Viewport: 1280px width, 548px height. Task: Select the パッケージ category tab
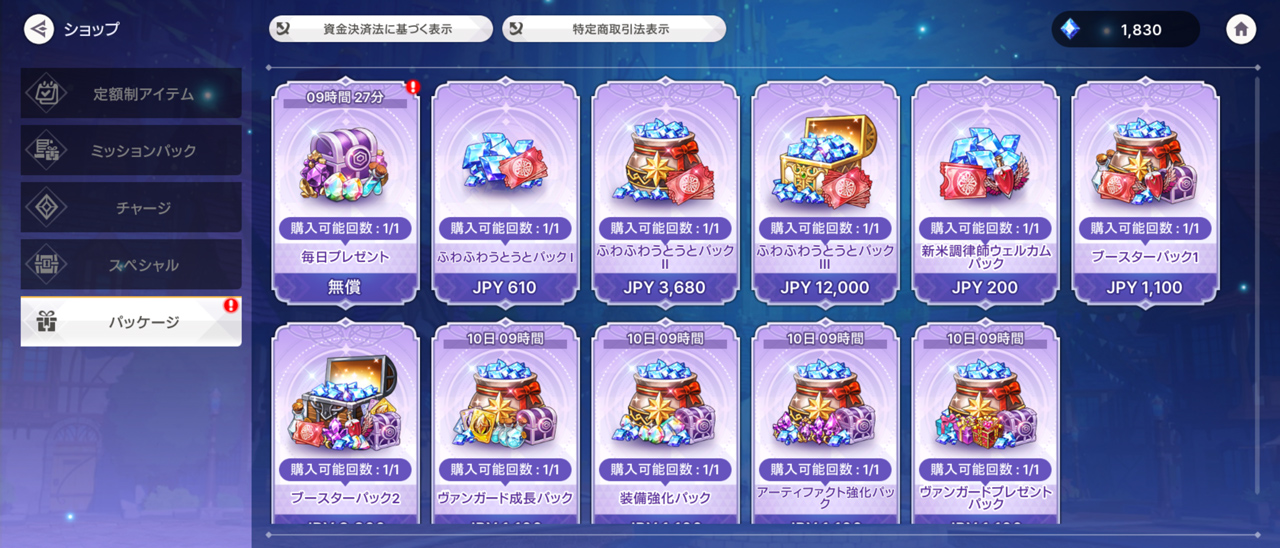point(131,322)
